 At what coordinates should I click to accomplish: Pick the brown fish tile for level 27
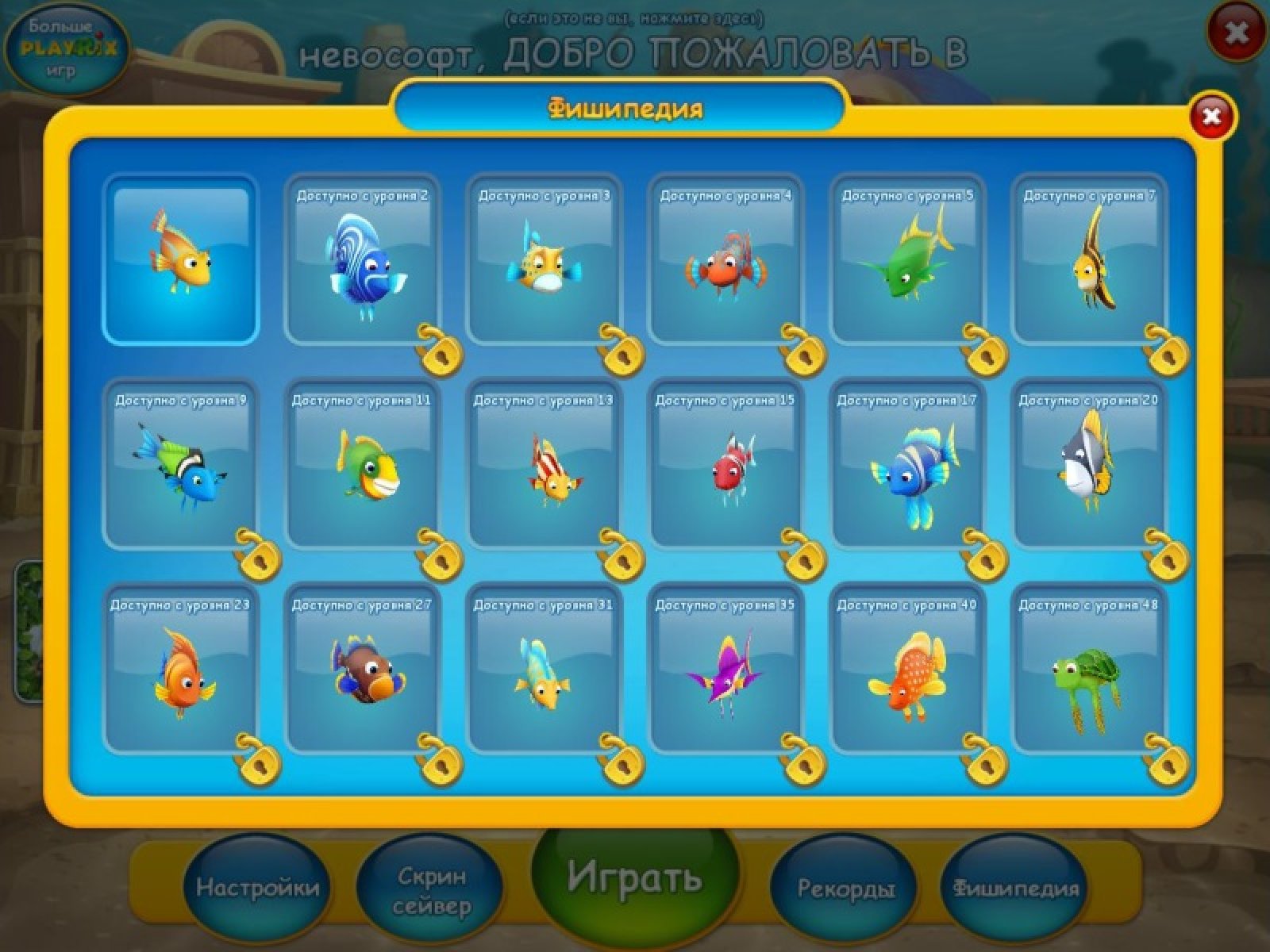coord(362,669)
